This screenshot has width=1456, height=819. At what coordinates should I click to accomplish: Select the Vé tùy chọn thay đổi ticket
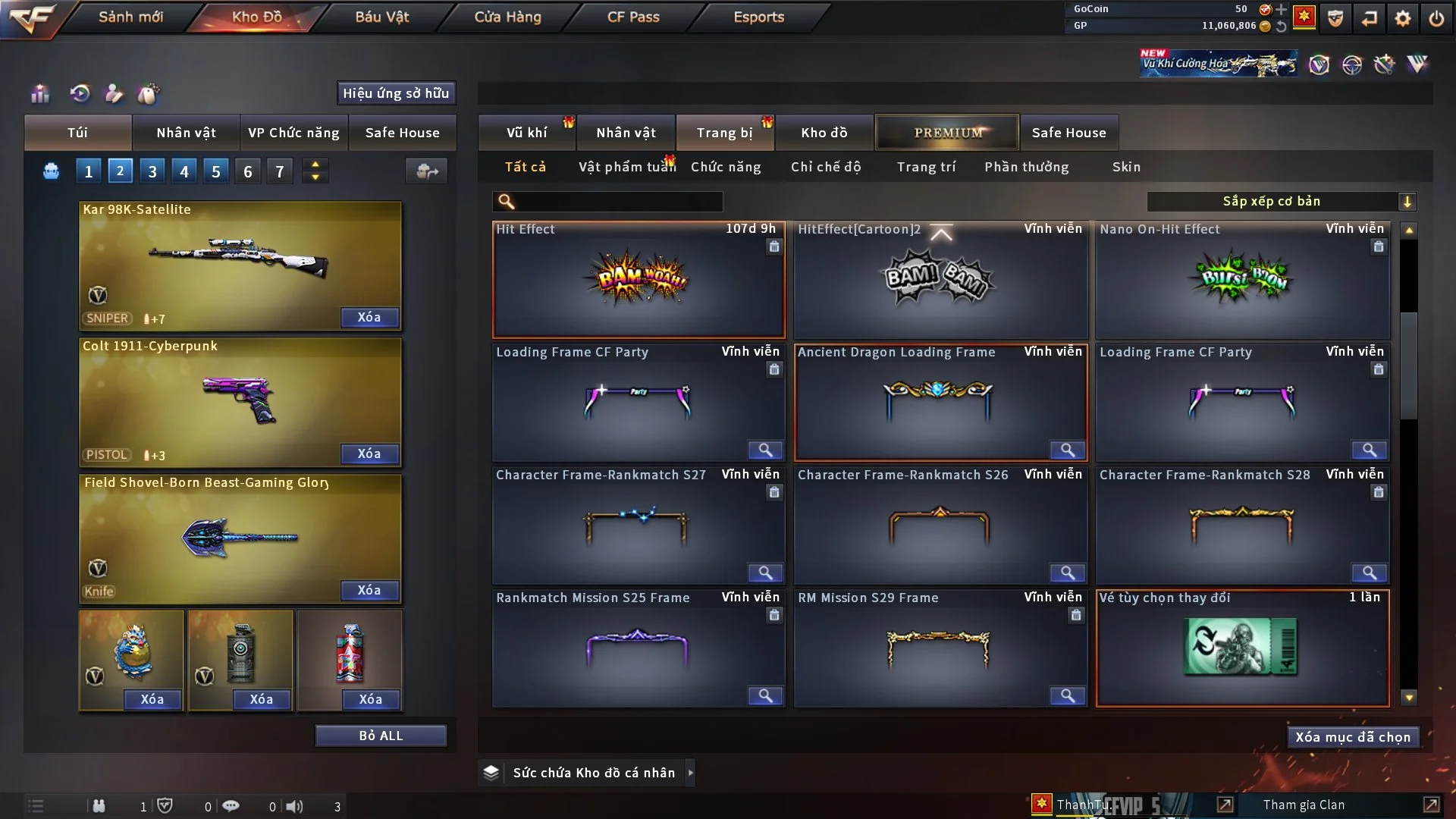(1242, 648)
